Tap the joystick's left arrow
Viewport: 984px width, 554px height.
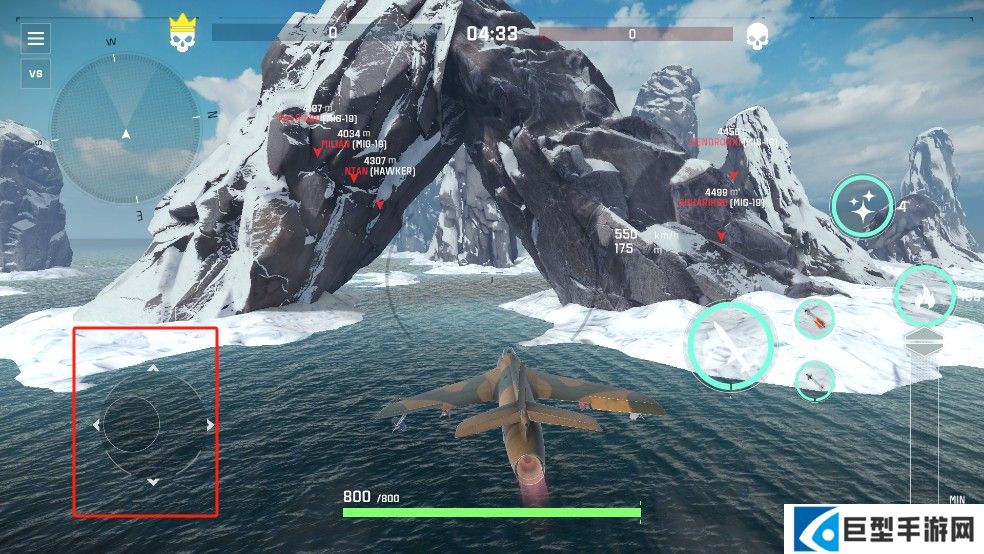click(x=96, y=425)
